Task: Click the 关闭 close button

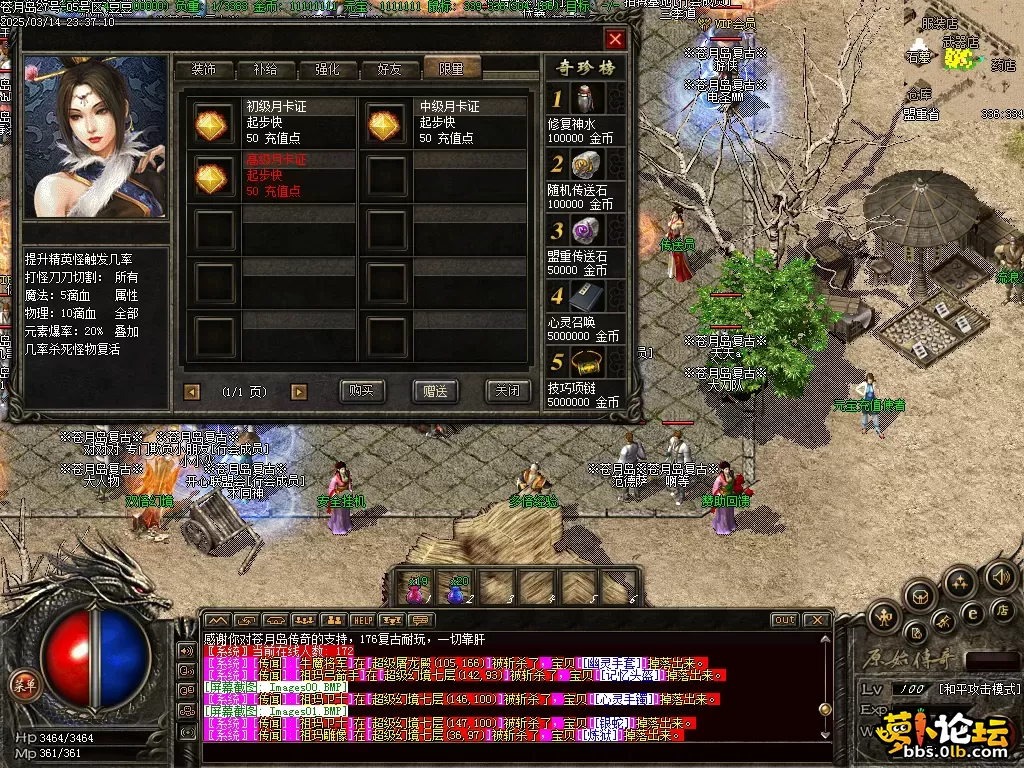Action: 507,391
